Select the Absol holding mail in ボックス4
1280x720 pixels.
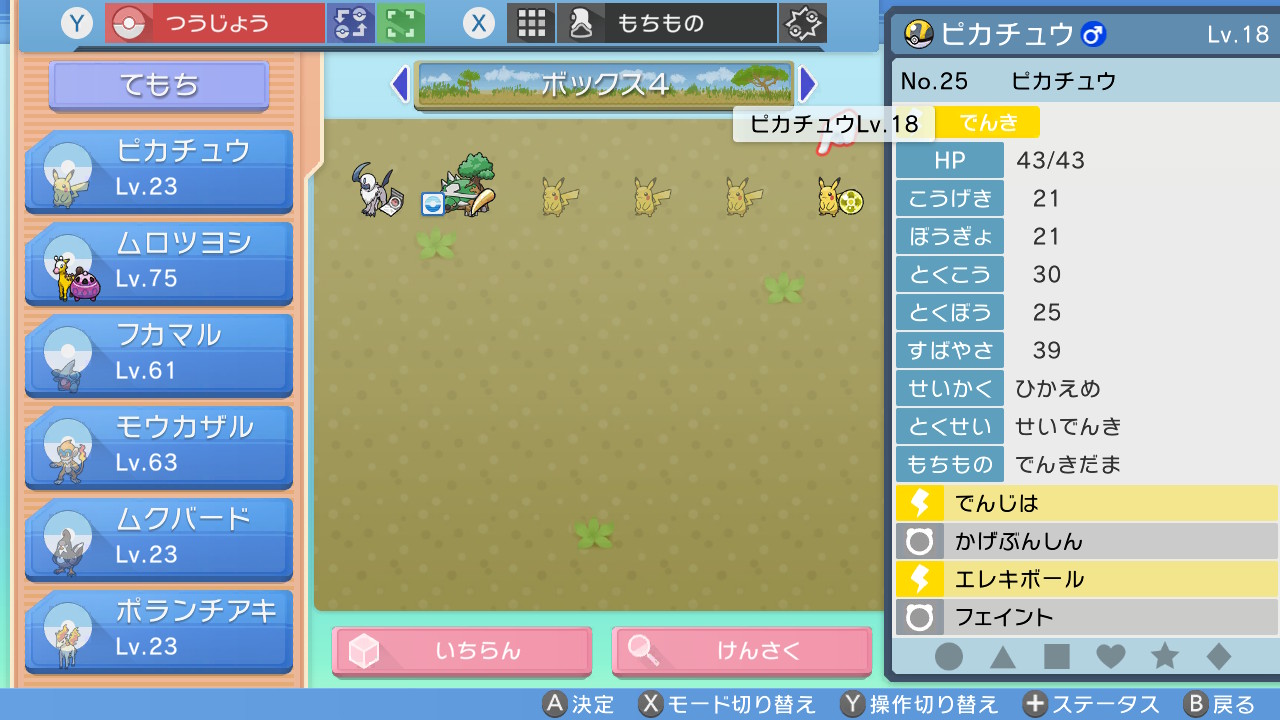click(376, 190)
